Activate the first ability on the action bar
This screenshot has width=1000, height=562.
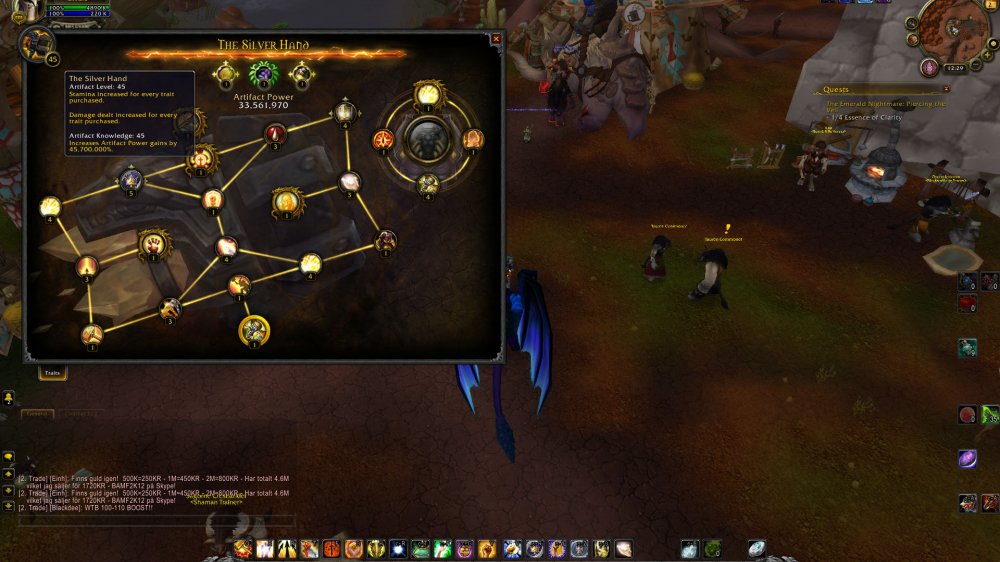[x=243, y=548]
